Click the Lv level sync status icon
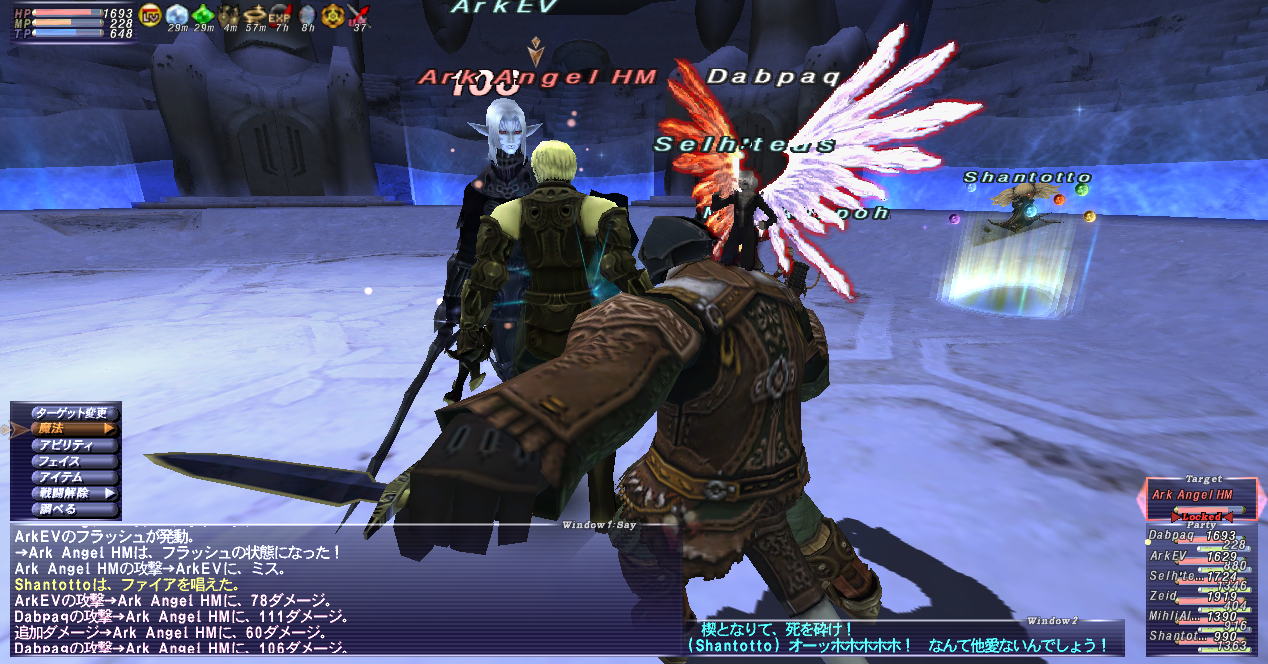Screen dimensions: 1268x664 coord(151,14)
